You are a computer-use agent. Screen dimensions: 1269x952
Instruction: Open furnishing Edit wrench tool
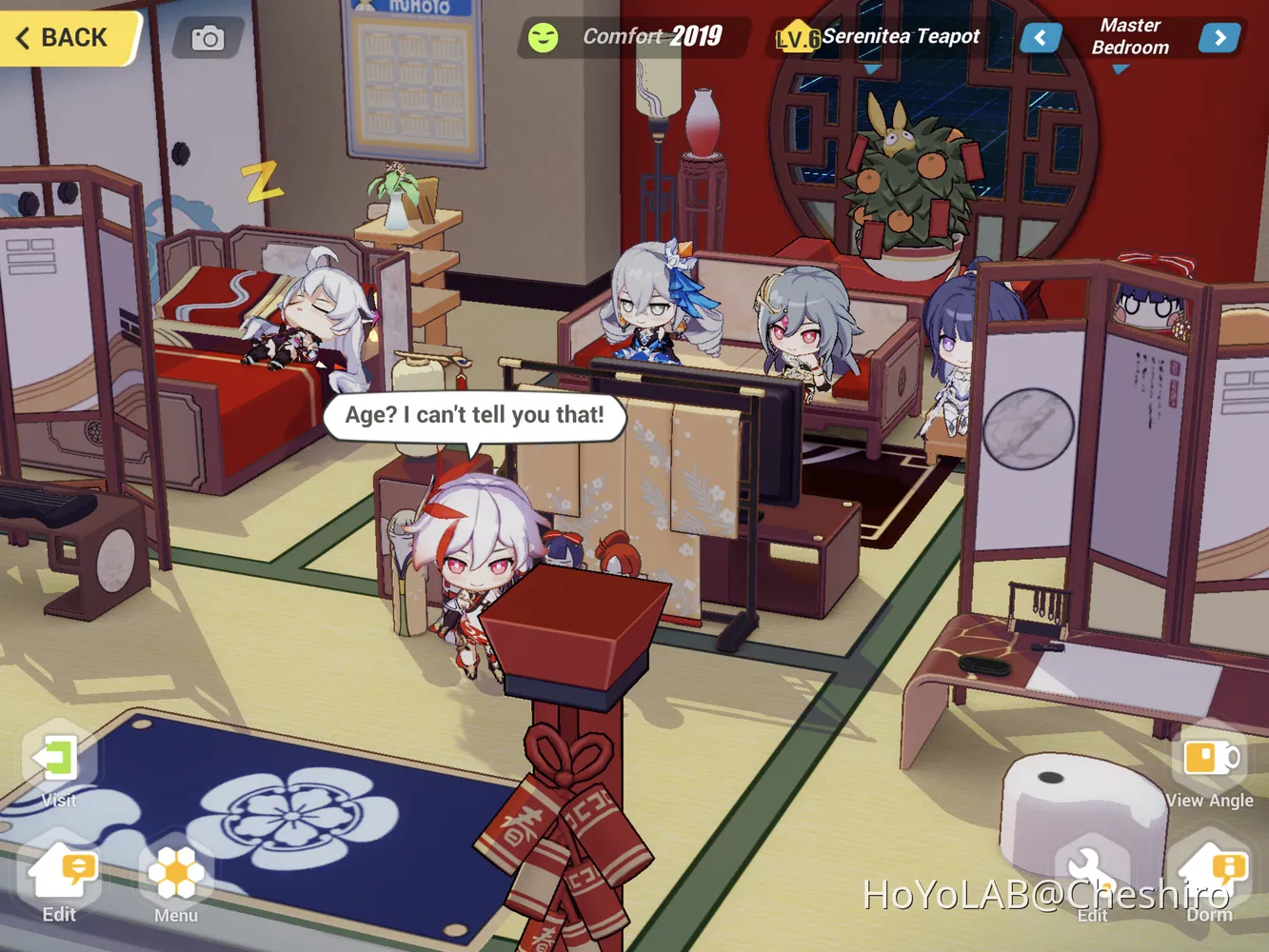pyautogui.click(x=1092, y=869)
